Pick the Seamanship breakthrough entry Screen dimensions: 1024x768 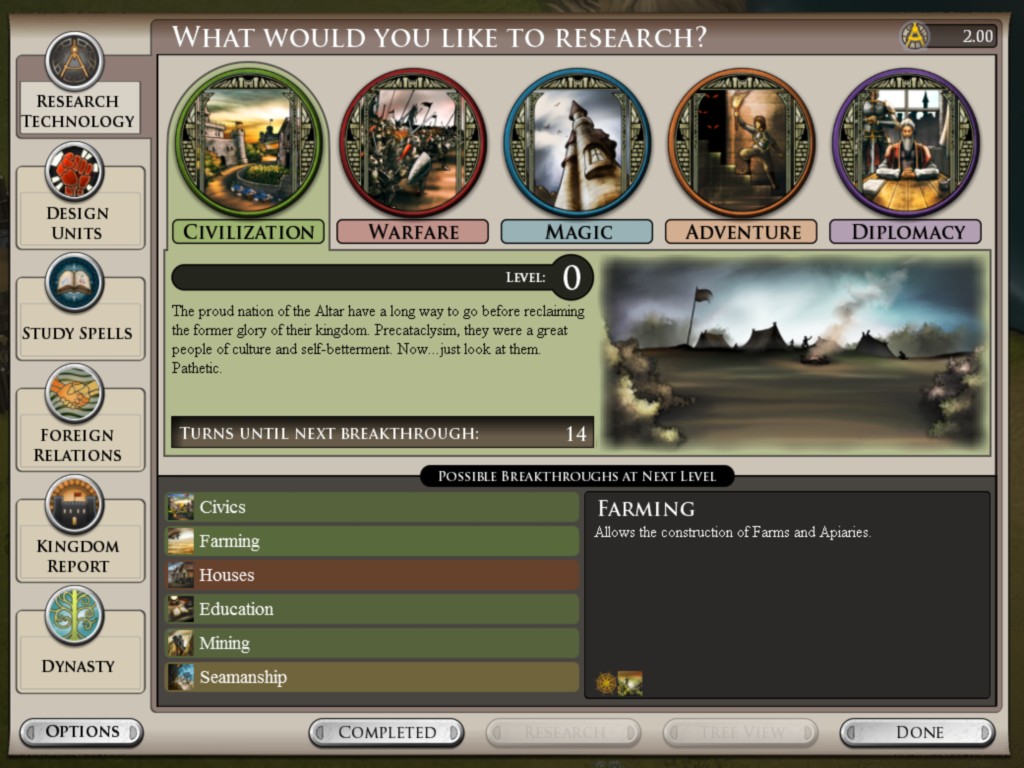pyautogui.click(x=372, y=677)
